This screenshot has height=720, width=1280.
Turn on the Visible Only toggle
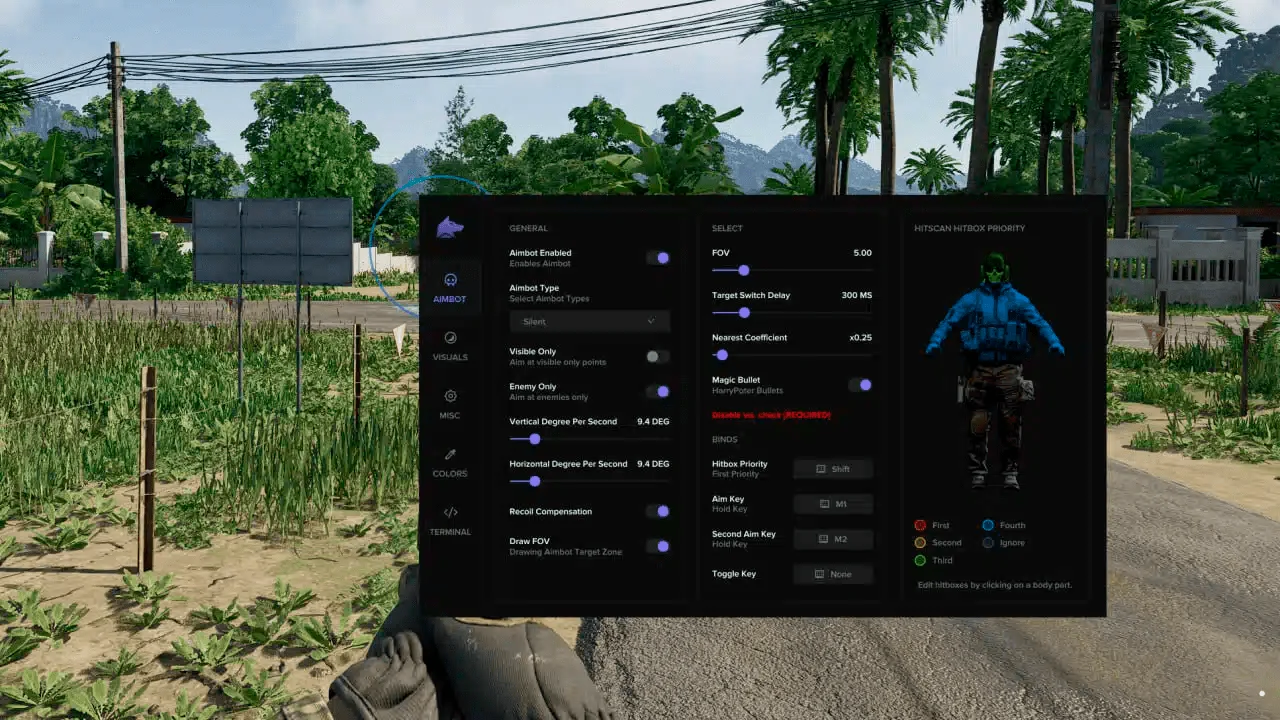(x=658, y=356)
